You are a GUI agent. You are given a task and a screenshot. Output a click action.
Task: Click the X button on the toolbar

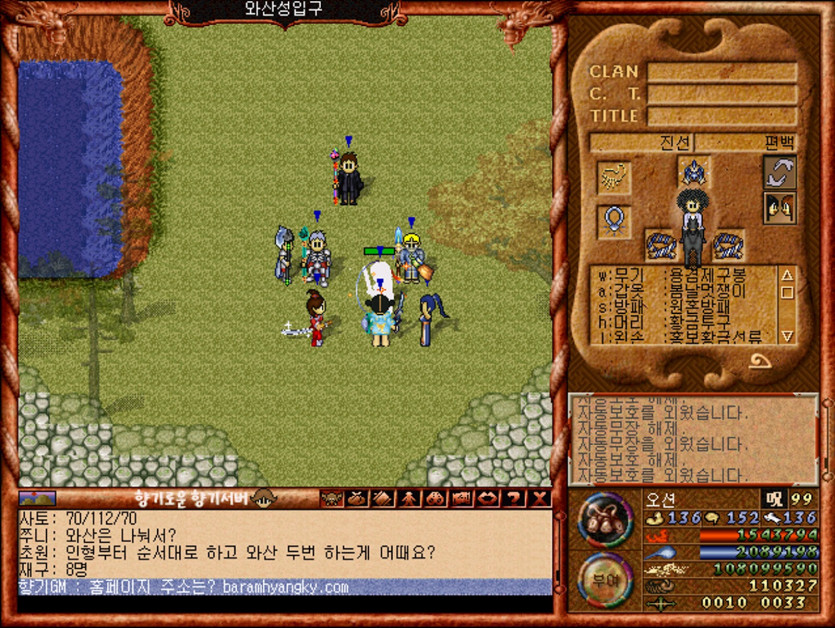pyautogui.click(x=540, y=498)
